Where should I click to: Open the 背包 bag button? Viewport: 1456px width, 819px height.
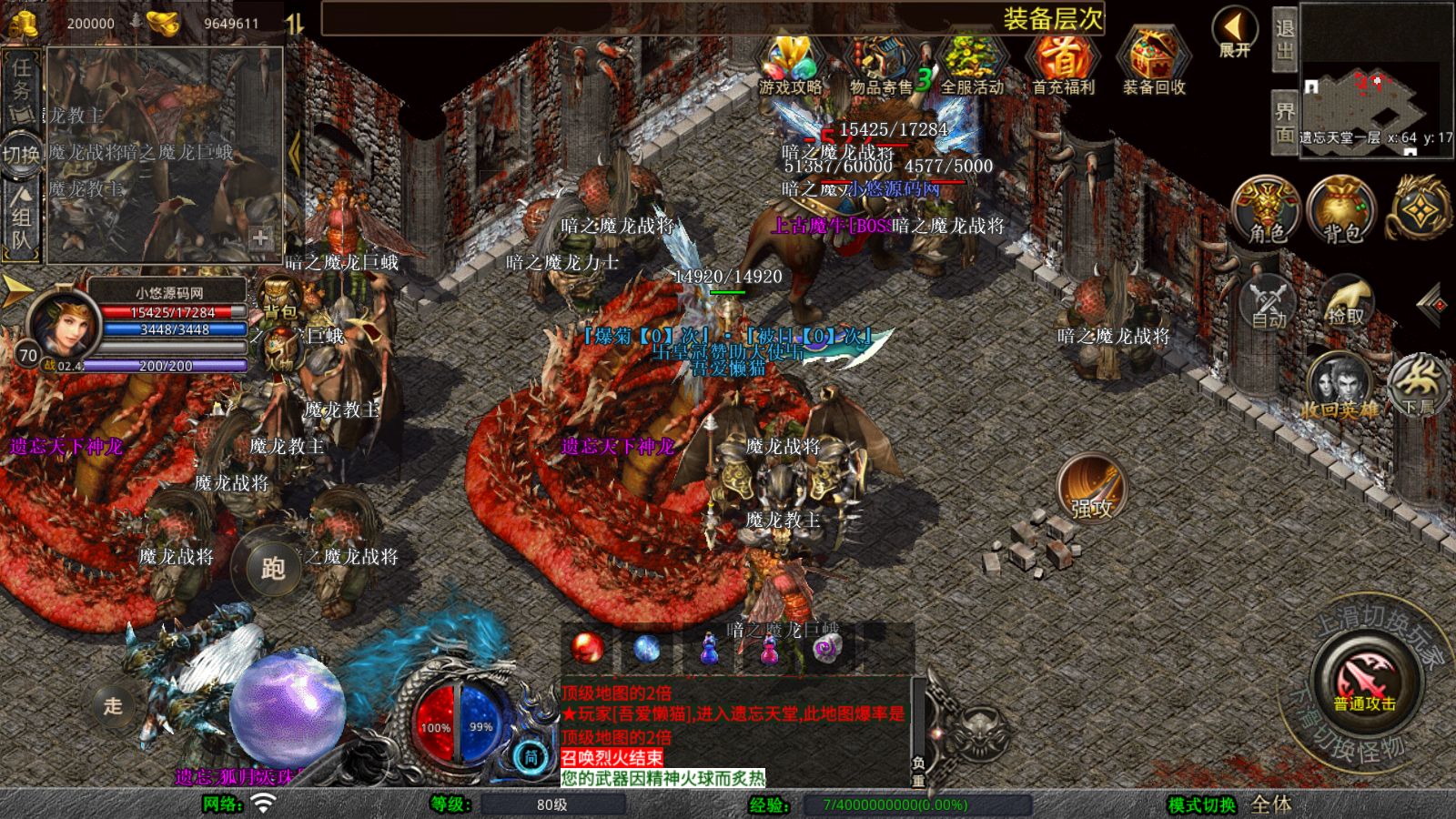(1342, 211)
